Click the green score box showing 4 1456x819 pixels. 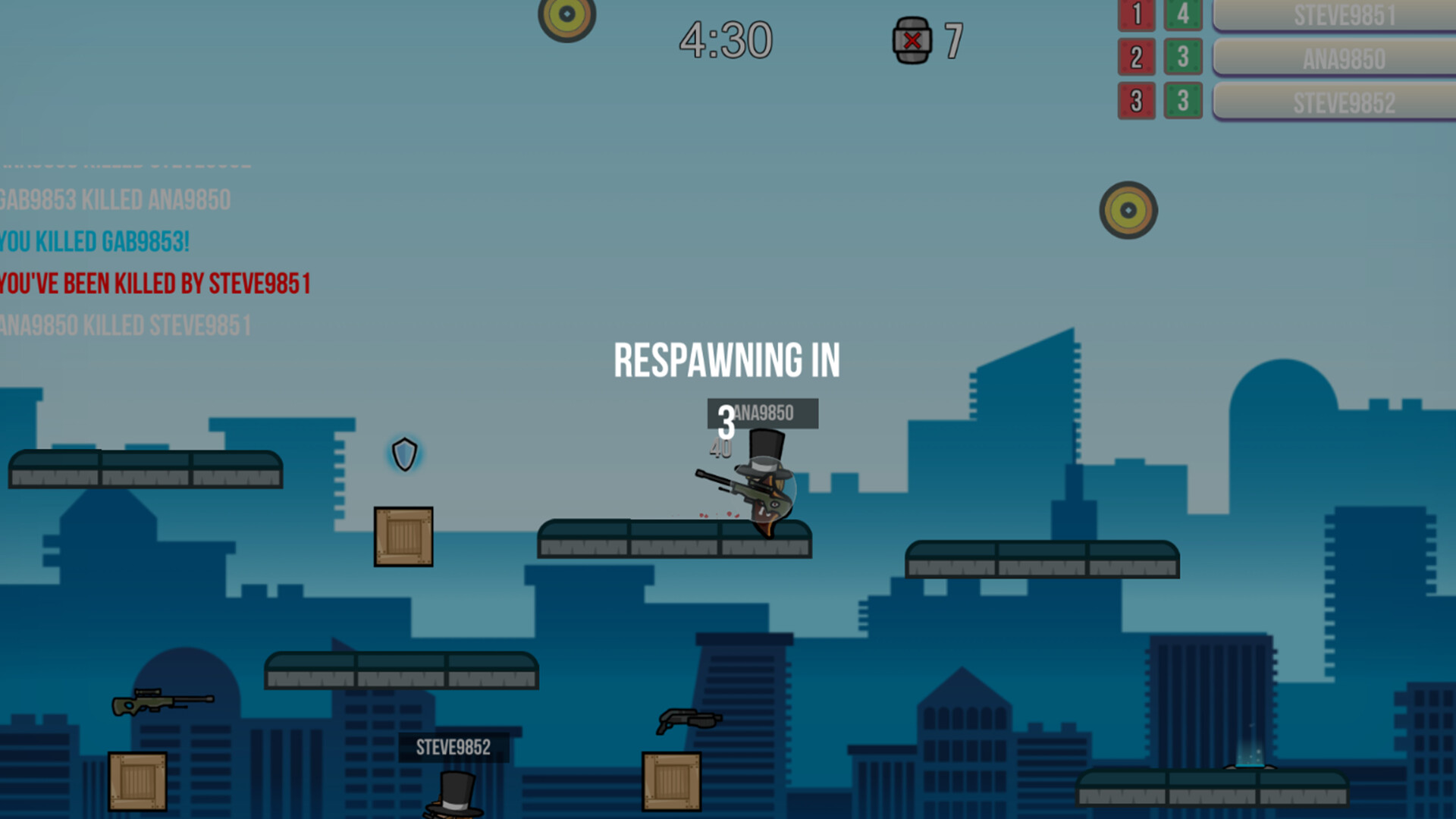point(1183,15)
